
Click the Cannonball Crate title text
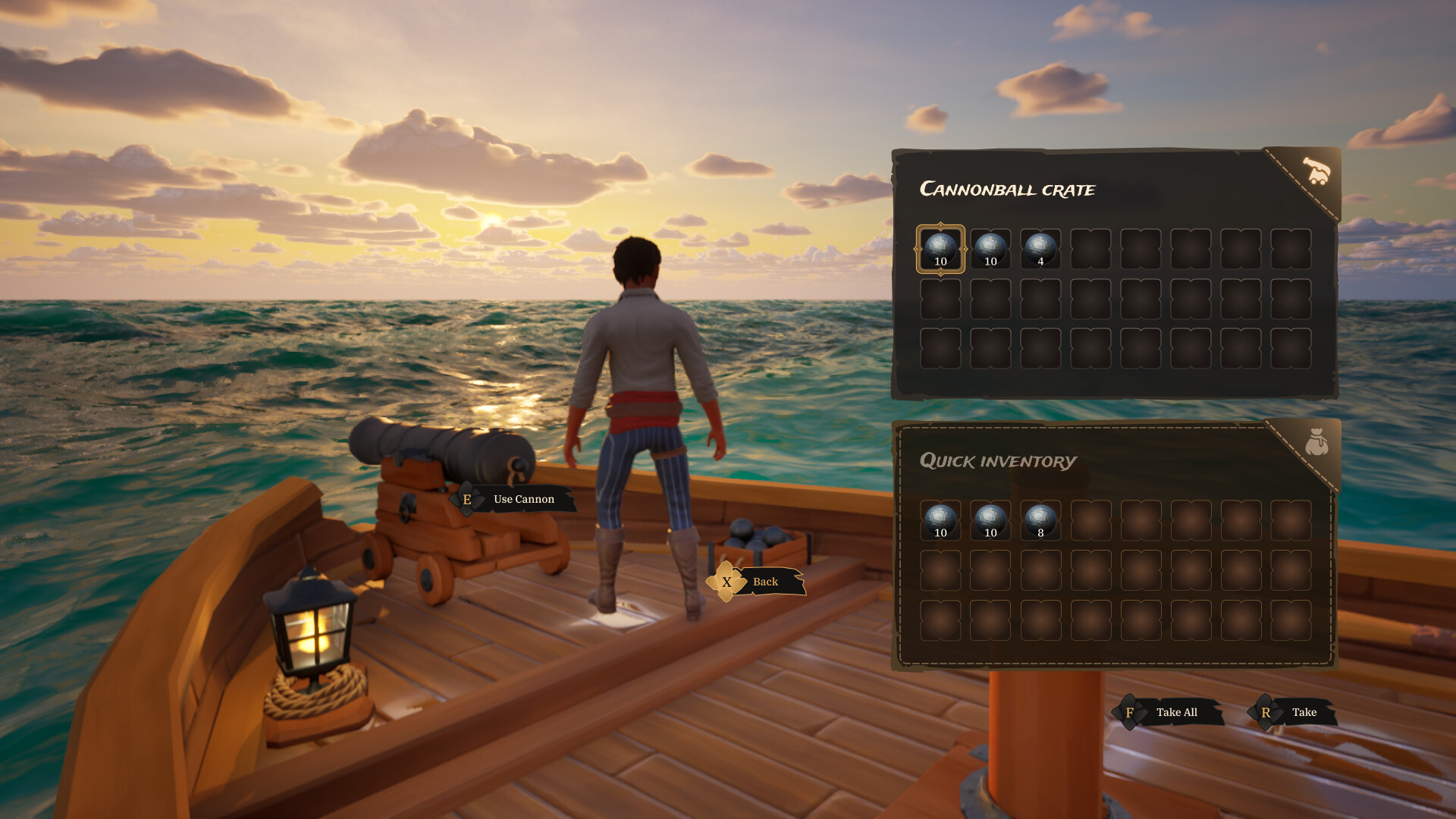coord(1008,189)
